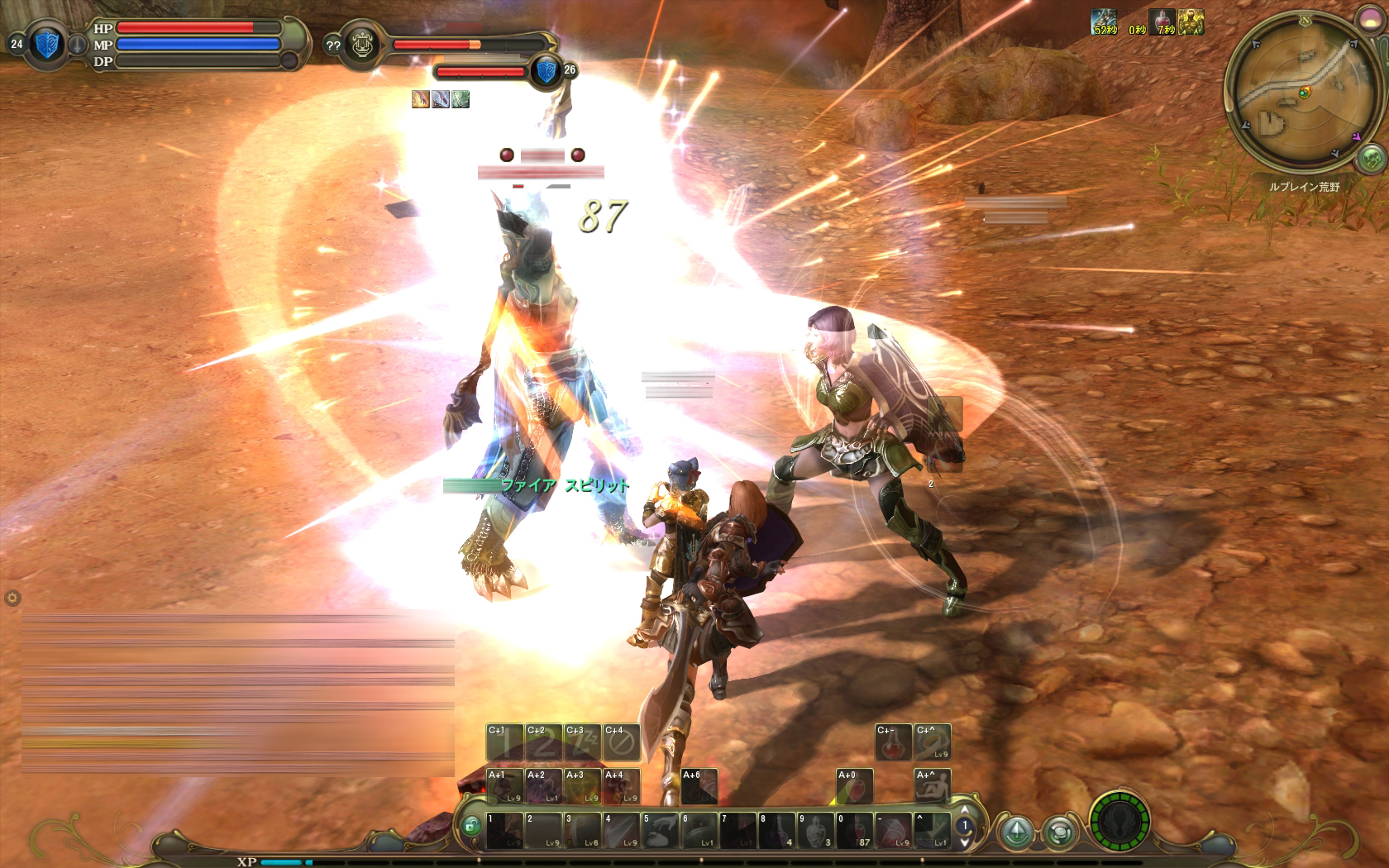
Task: Select the targeted enemy's portrait emblem
Action: coord(365,45)
